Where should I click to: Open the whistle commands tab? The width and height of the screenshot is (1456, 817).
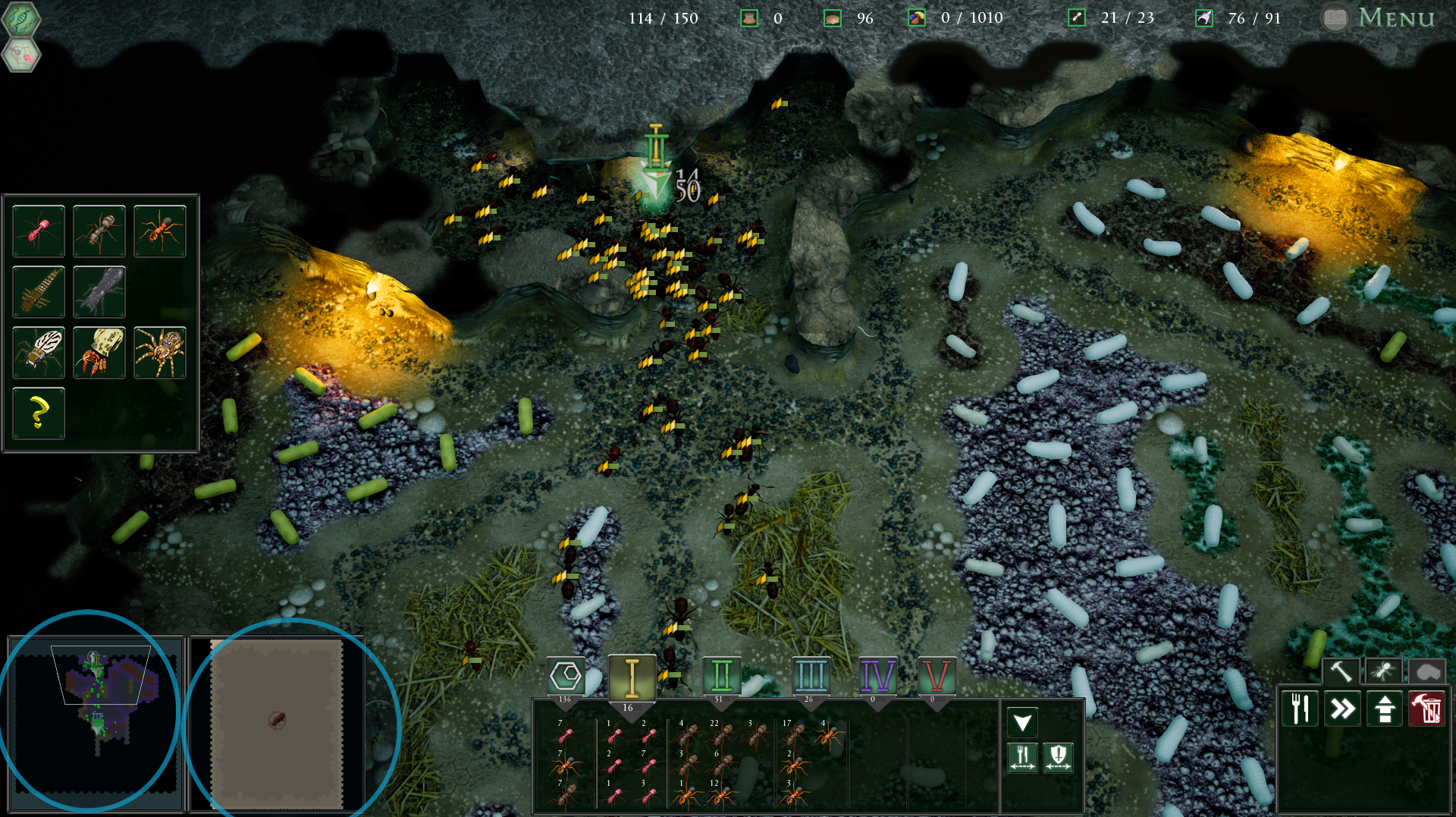coord(1426,671)
